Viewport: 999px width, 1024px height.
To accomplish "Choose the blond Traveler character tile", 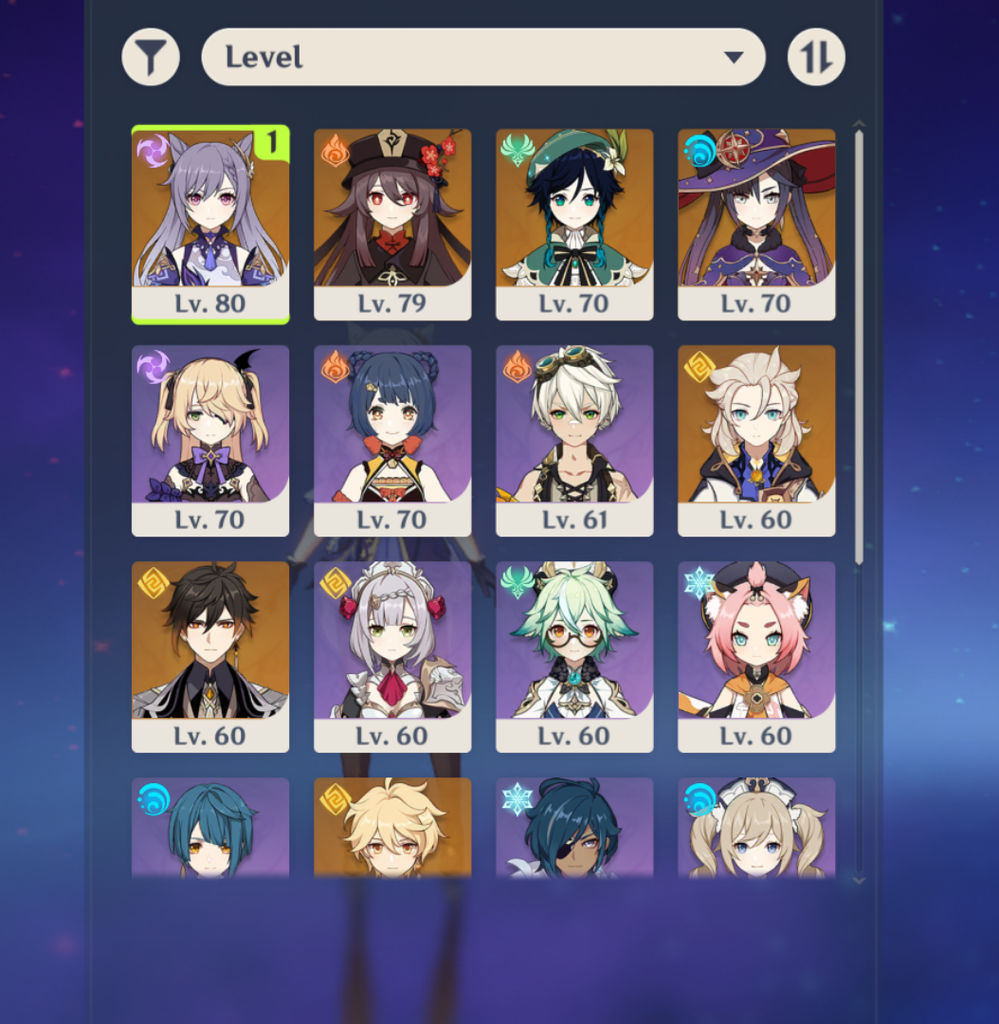I will (392, 828).
